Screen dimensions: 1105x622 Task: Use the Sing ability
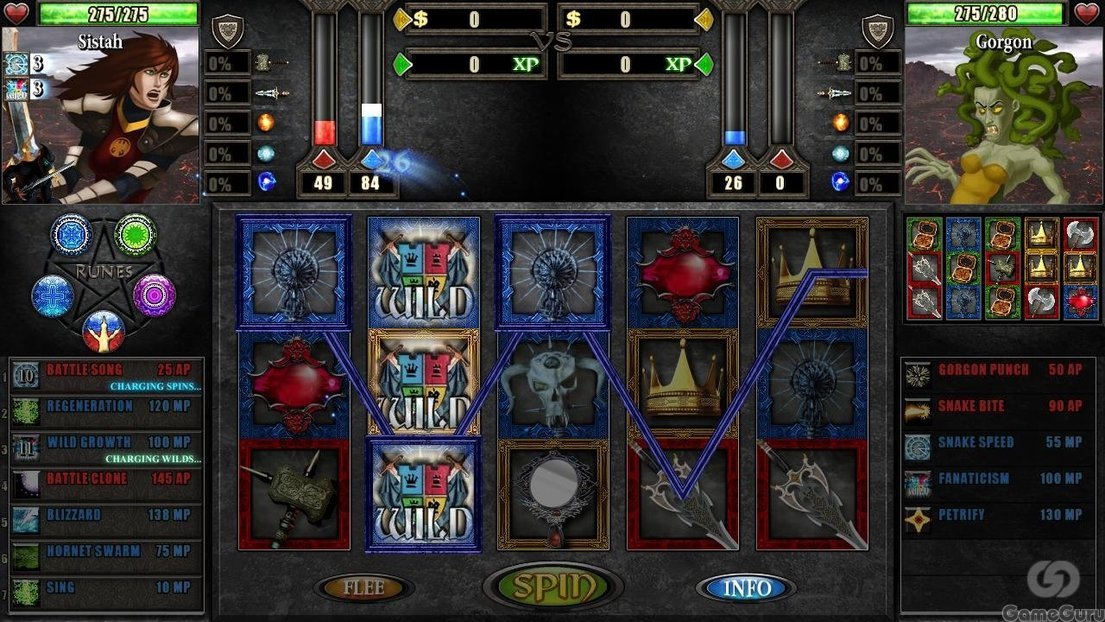tap(106, 590)
